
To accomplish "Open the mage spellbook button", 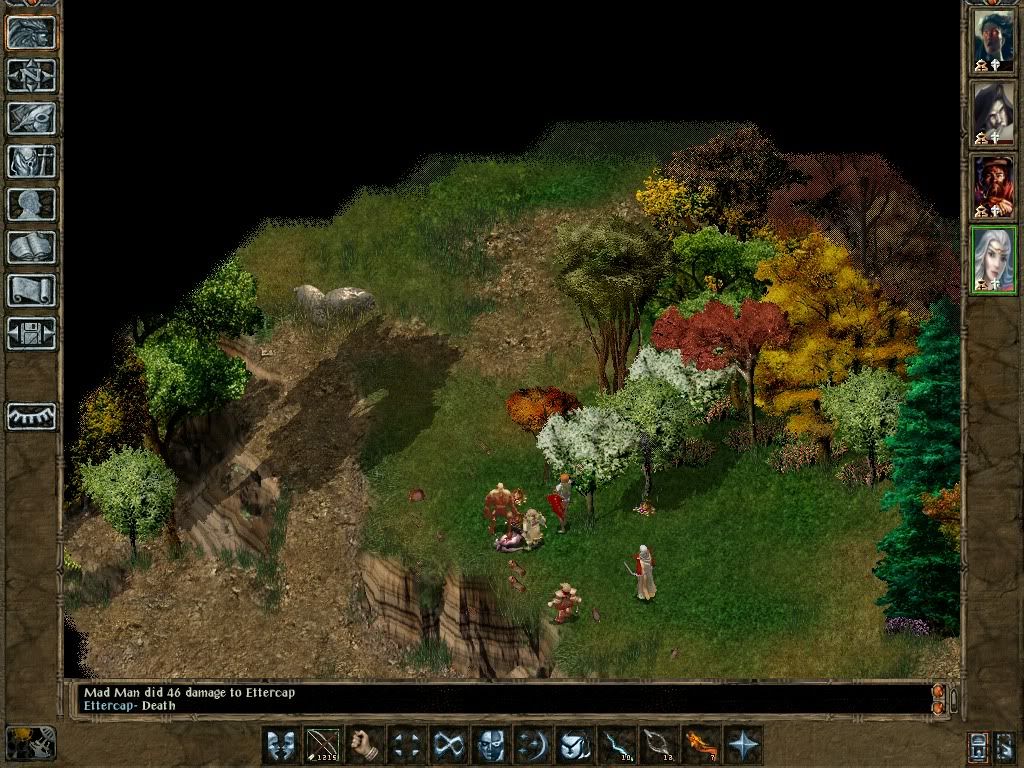I will tap(31, 247).
